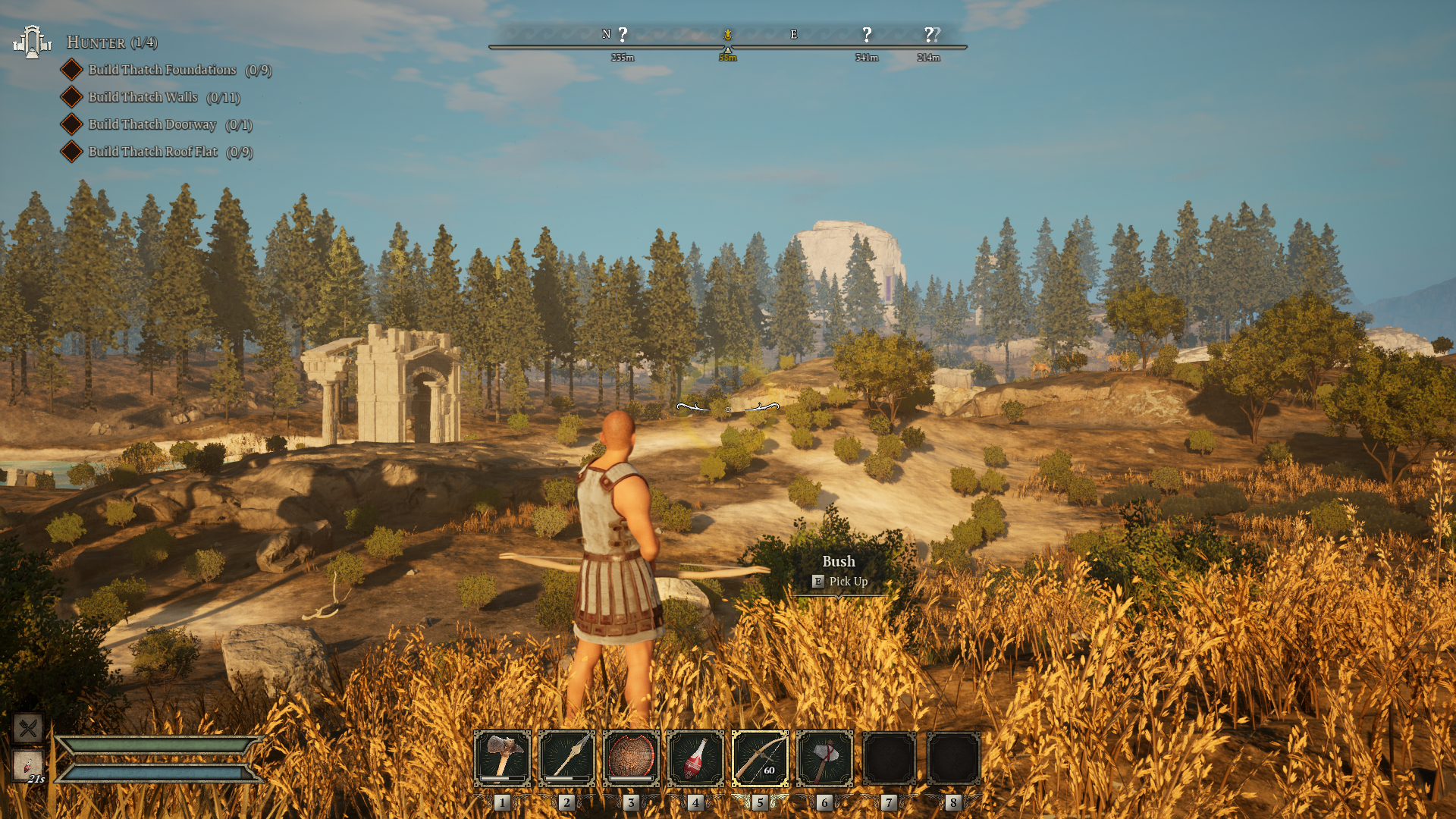Image resolution: width=1456 pixels, height=819 pixels.
Task: Click the Build Thatch Doorway objective
Action: pyautogui.click(x=152, y=124)
